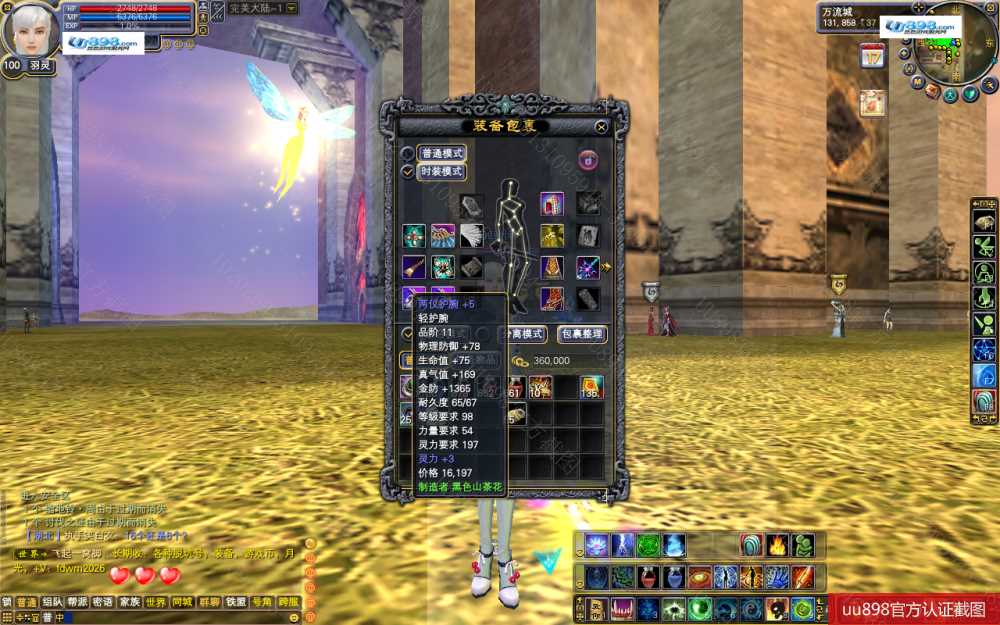Select the red book equipment slot
Screen dimensions: 1000x625
(552, 204)
